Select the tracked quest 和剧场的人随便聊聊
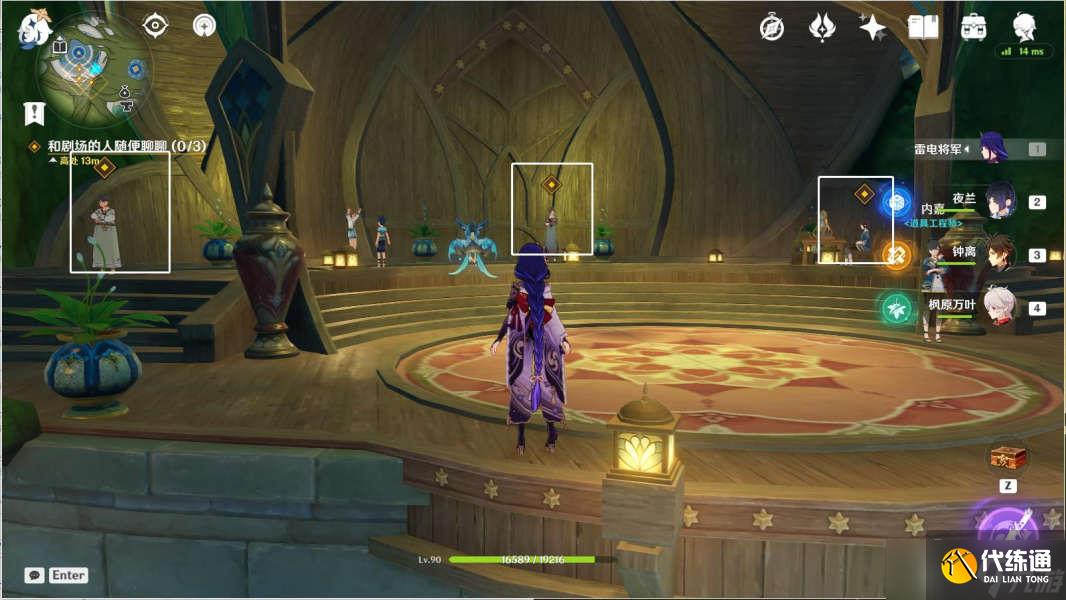 pos(126,146)
